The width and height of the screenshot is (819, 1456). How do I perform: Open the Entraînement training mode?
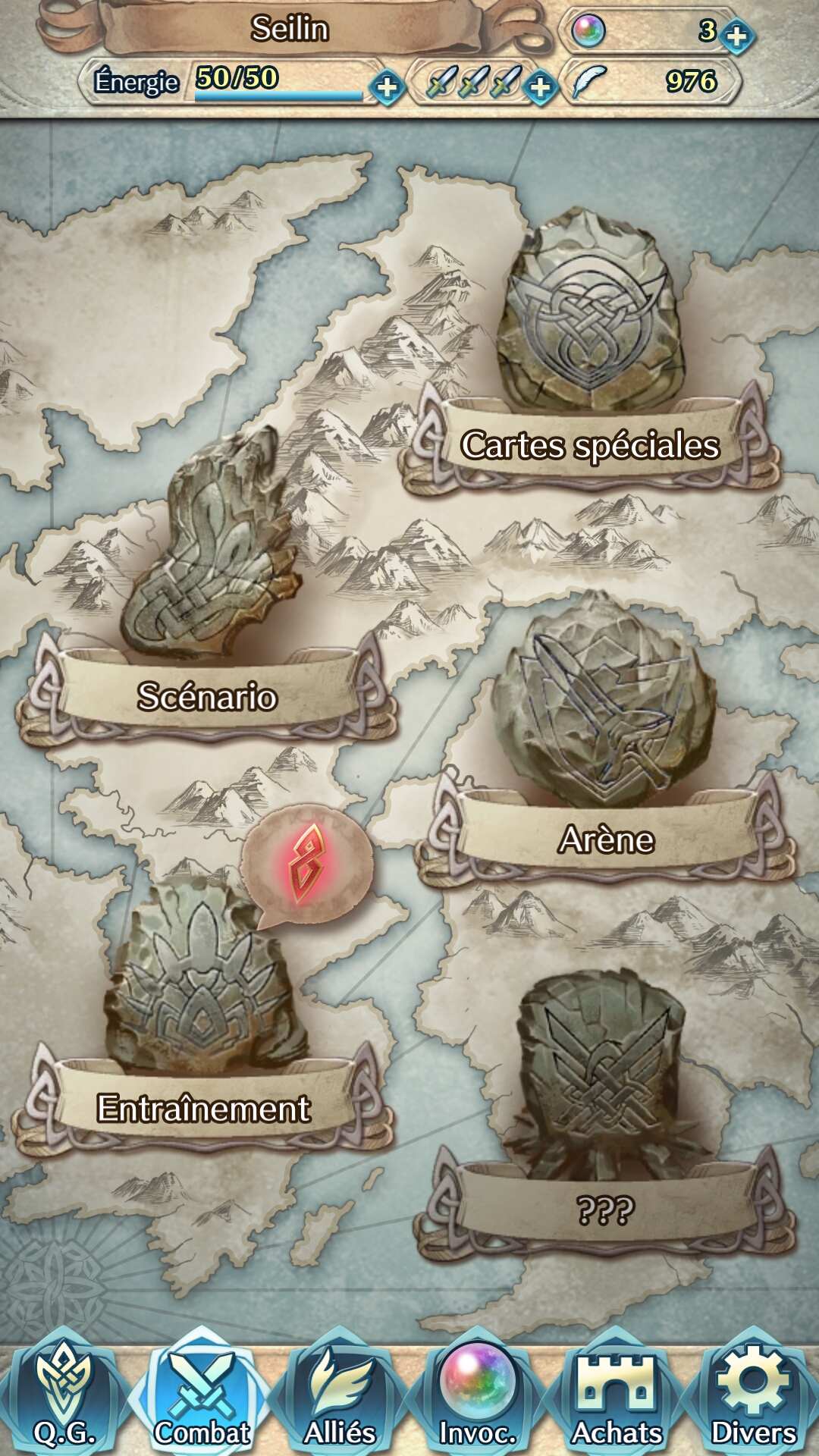203,1107
